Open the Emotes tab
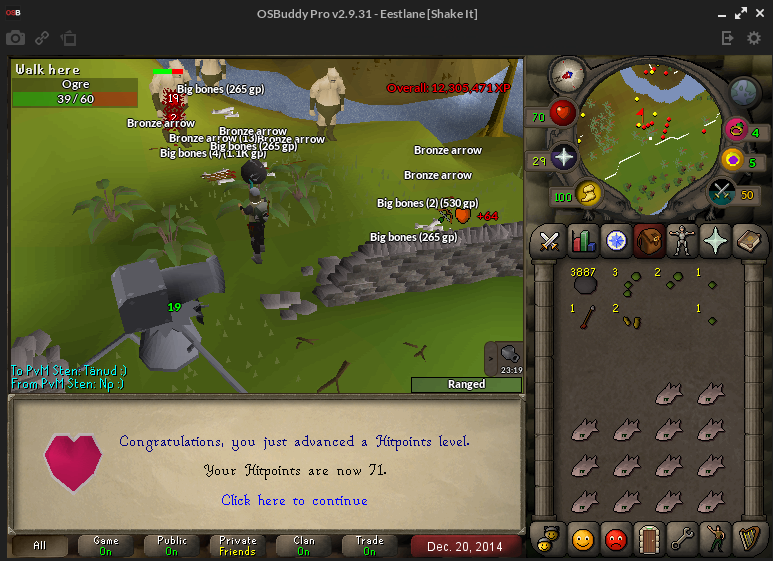Viewport: 773px width, 561px height. pos(716,539)
